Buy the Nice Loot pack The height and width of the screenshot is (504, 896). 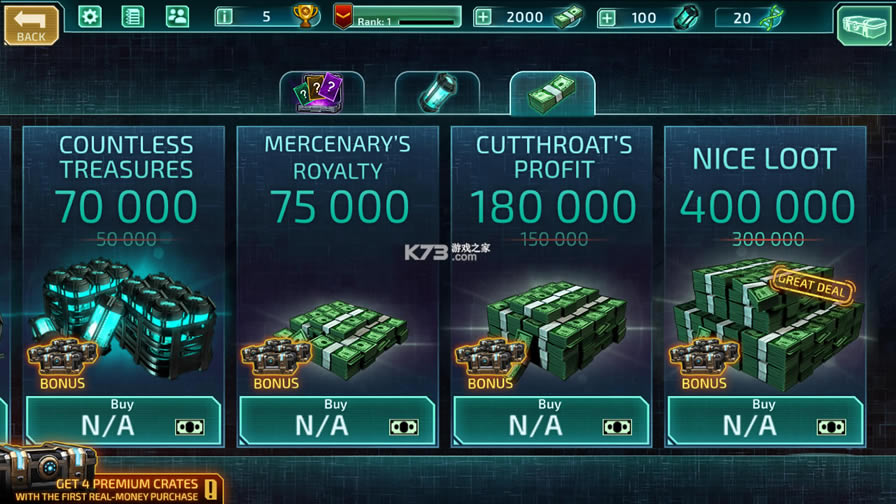point(766,420)
